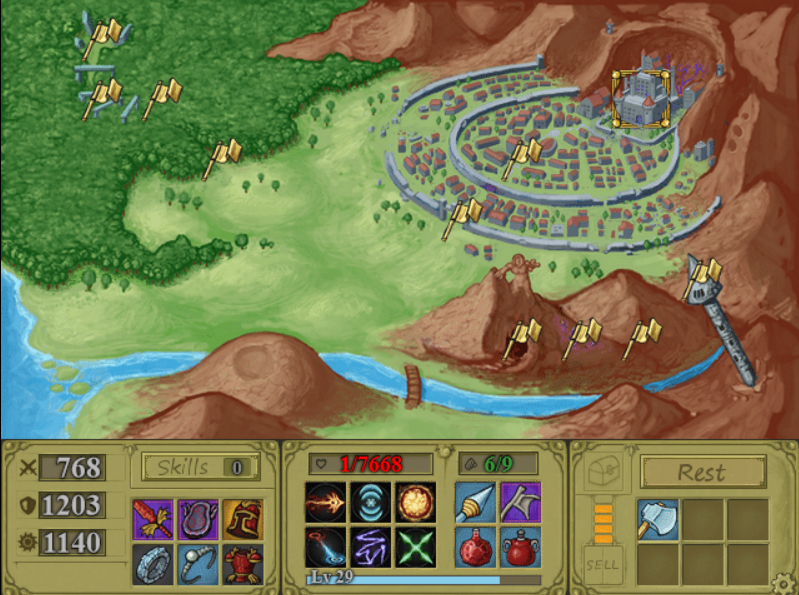
Task: Select the red sword equipment slot
Action: 153,519
